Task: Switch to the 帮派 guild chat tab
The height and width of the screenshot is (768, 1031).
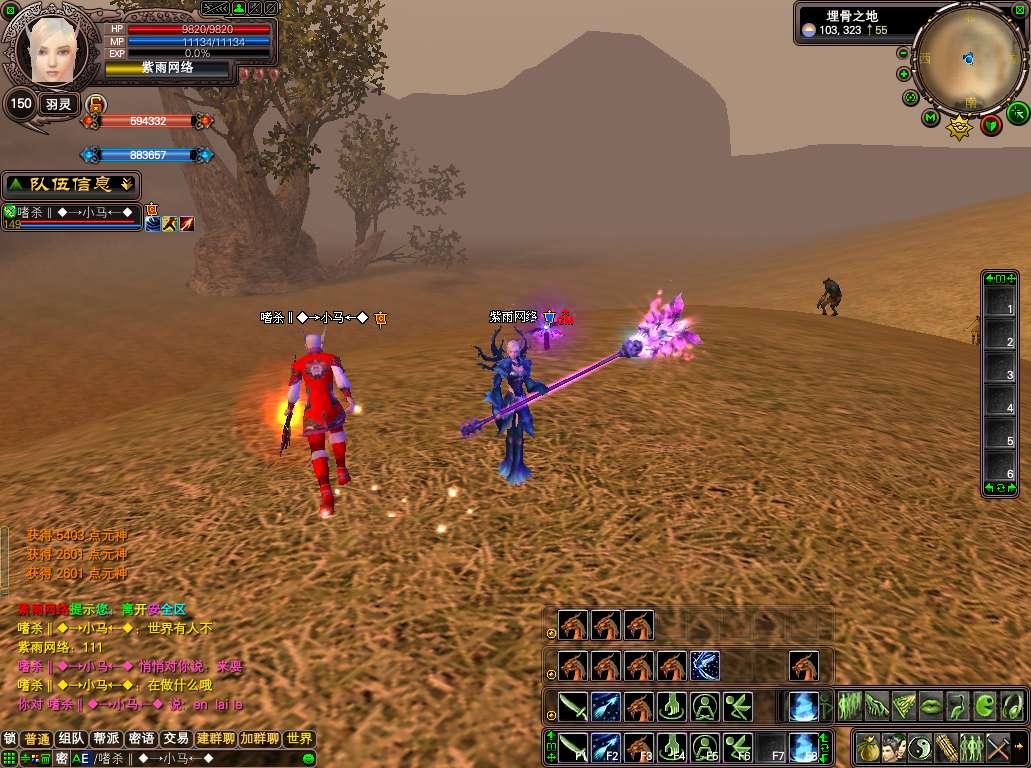Action: pos(106,739)
